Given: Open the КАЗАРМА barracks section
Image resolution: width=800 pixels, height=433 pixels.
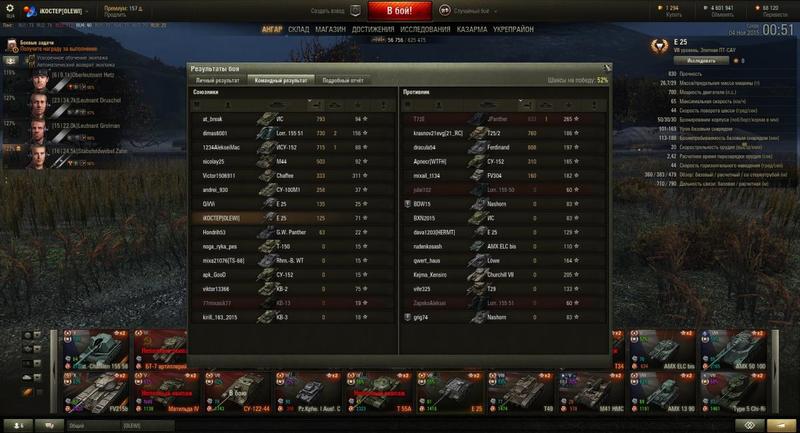Looking at the screenshot, I should coord(472,30).
